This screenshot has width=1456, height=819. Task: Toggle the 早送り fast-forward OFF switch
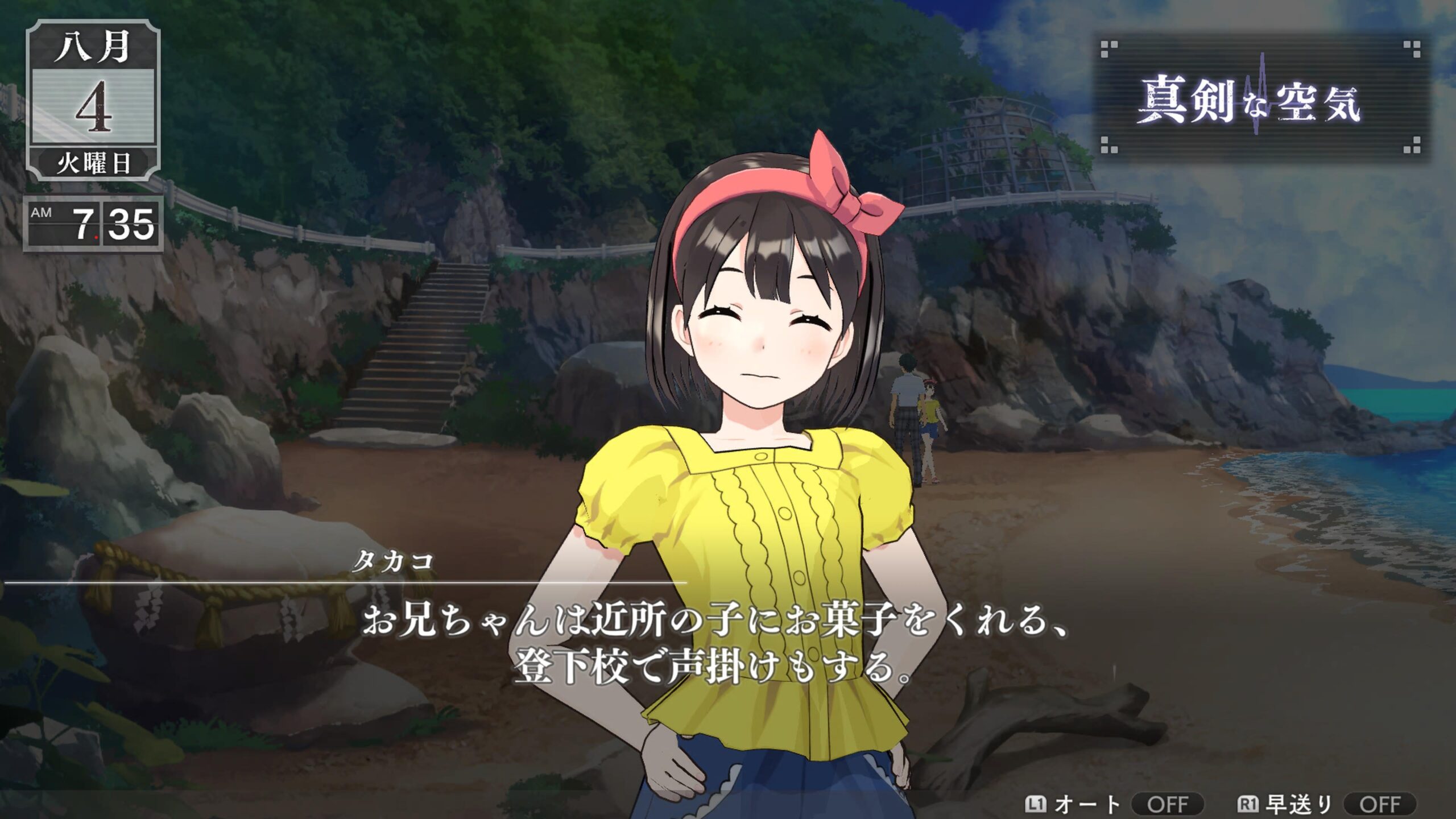[1379, 804]
